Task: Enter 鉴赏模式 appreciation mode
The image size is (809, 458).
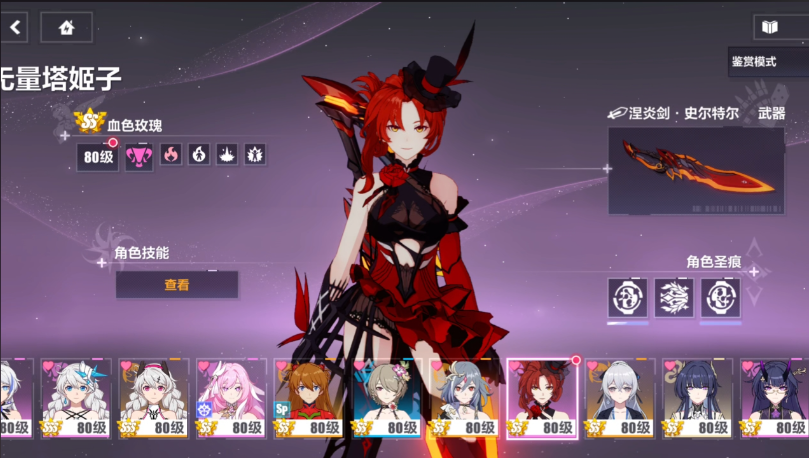Action: click(766, 61)
